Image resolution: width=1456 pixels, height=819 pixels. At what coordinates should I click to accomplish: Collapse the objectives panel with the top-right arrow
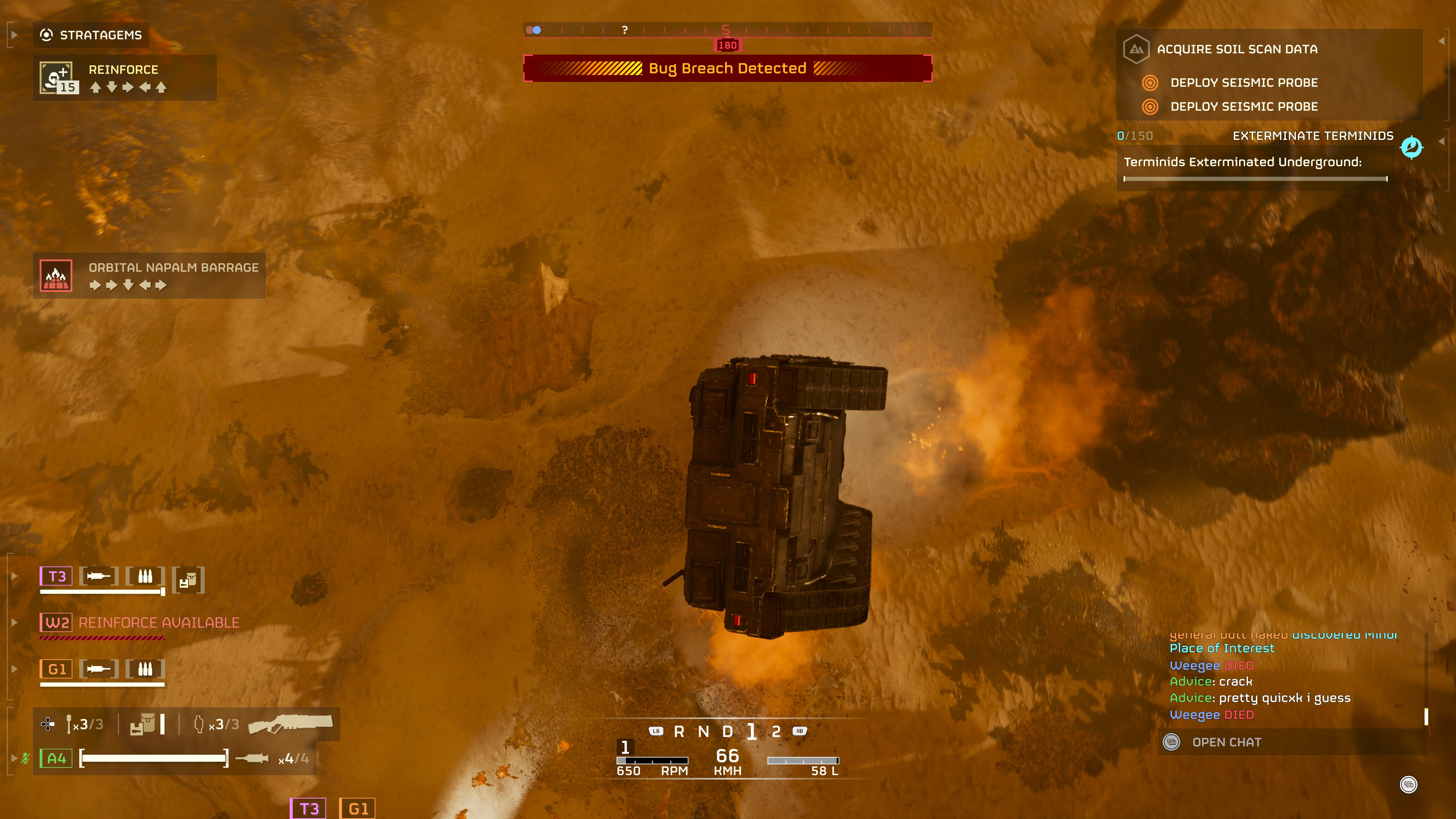(1441, 41)
